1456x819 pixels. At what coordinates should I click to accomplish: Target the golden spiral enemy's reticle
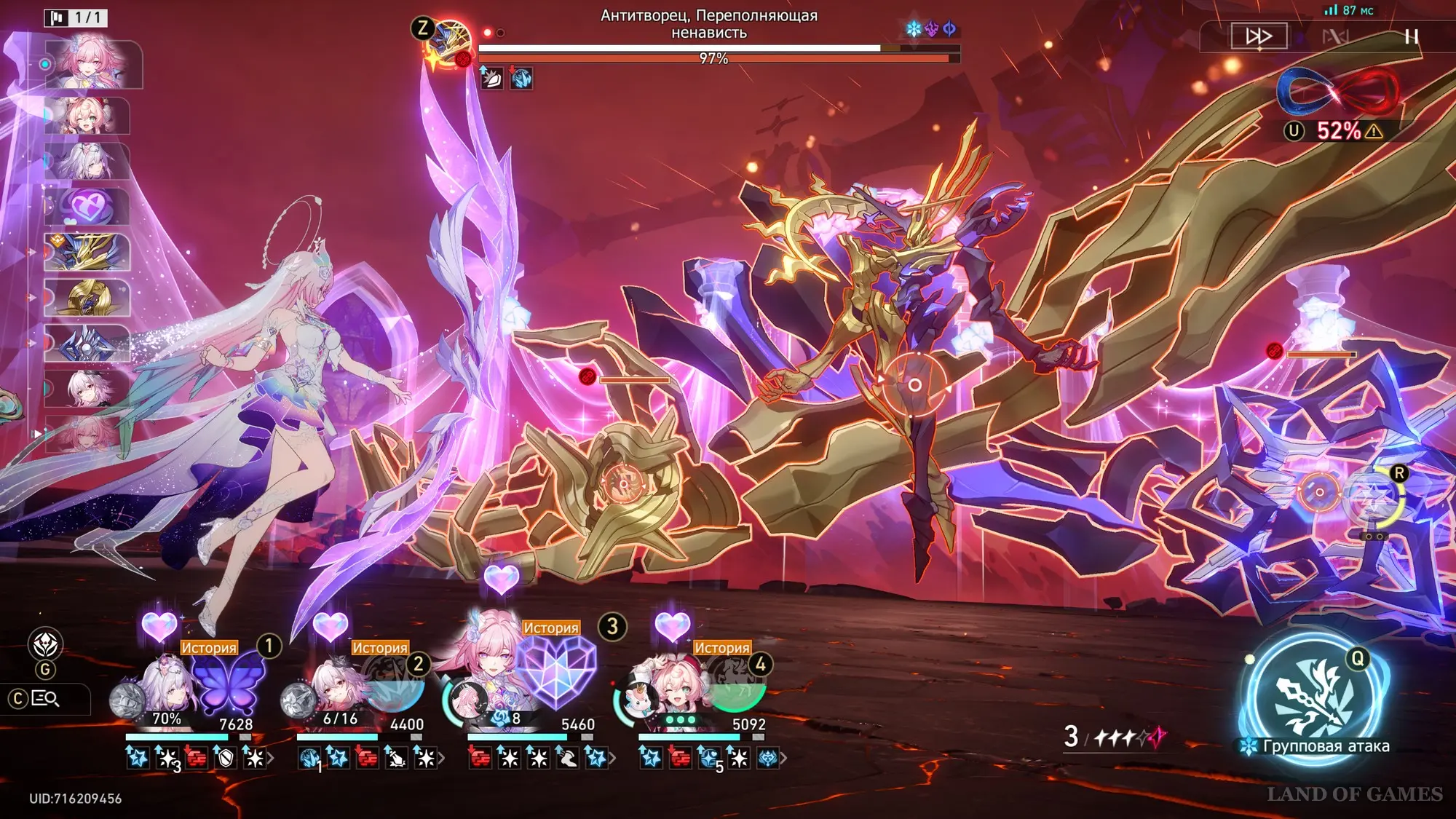(624, 483)
